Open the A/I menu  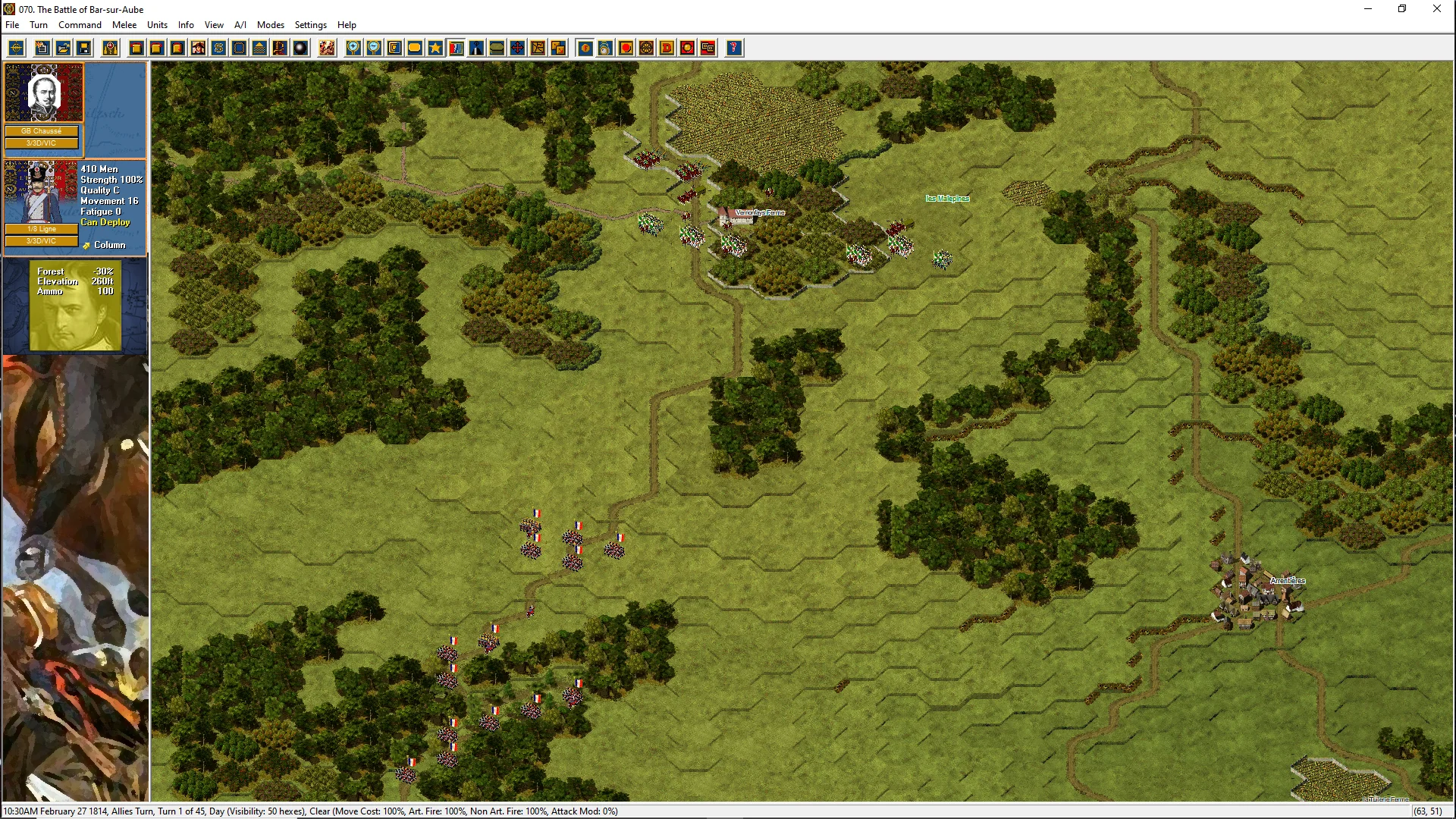click(240, 25)
